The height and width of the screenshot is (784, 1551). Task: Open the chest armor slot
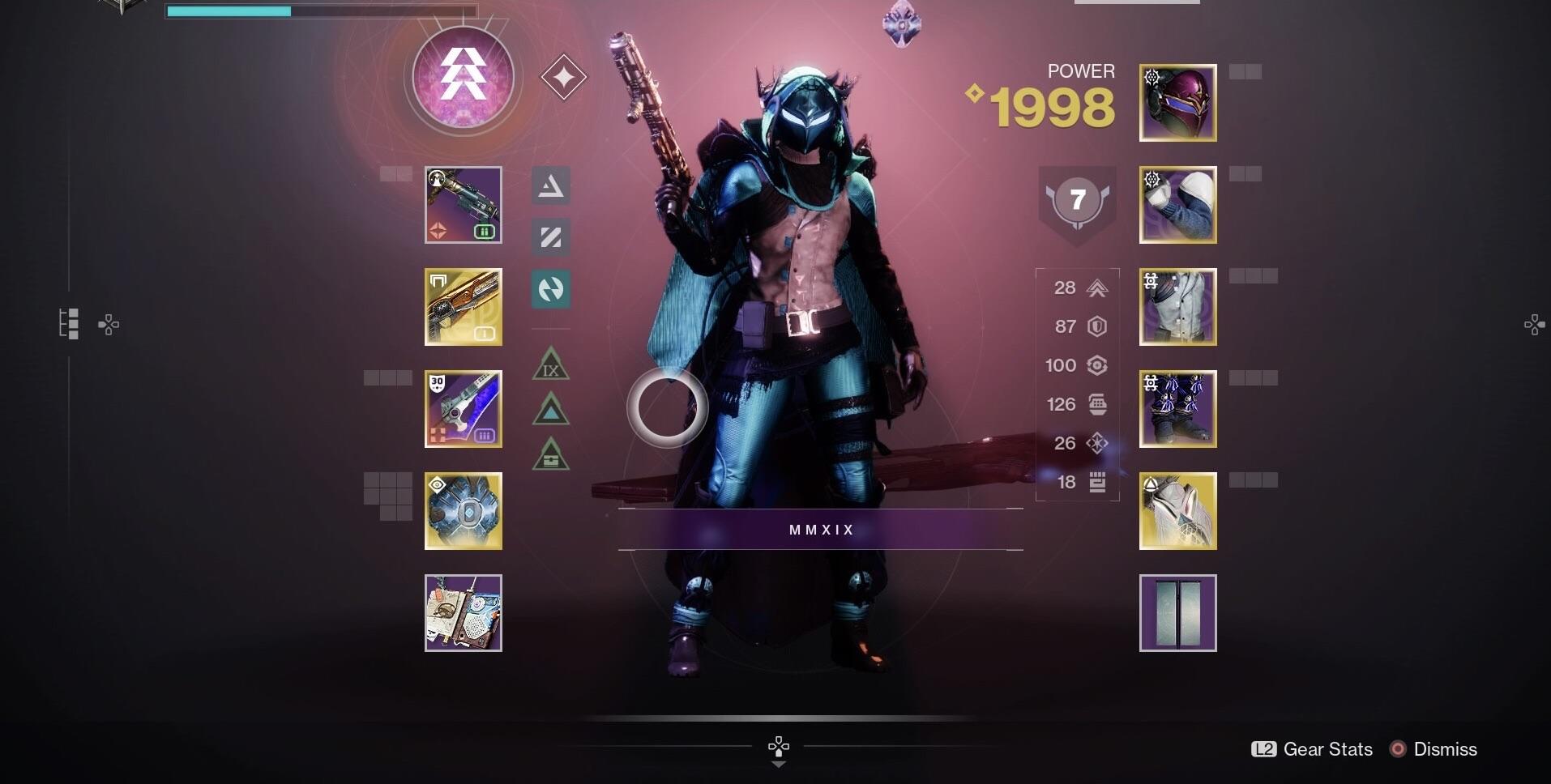1177,307
